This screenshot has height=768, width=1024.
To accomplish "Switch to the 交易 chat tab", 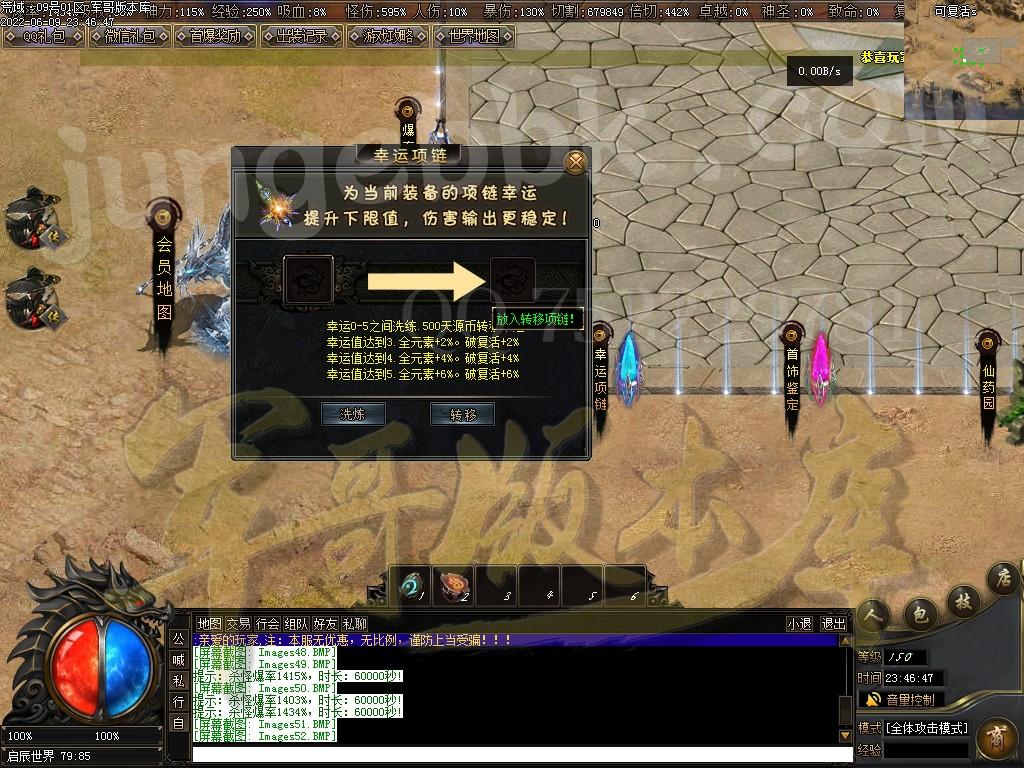I will 238,624.
